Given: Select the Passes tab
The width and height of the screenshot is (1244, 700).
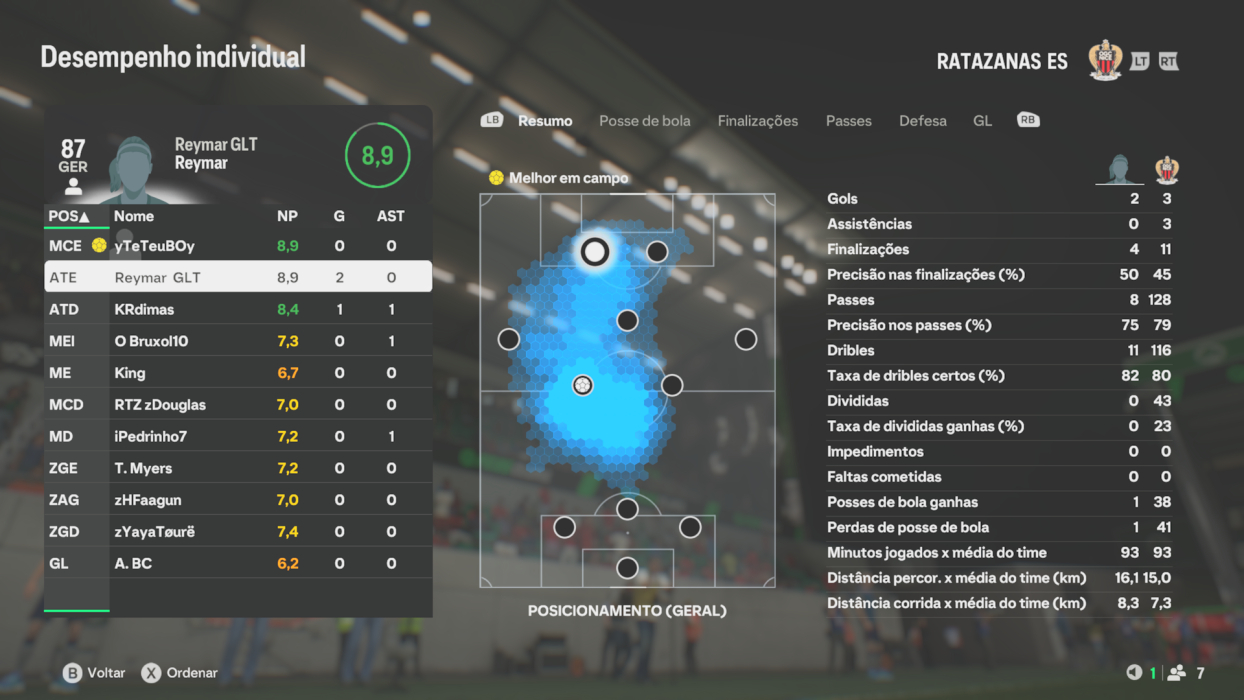Looking at the screenshot, I should [848, 121].
